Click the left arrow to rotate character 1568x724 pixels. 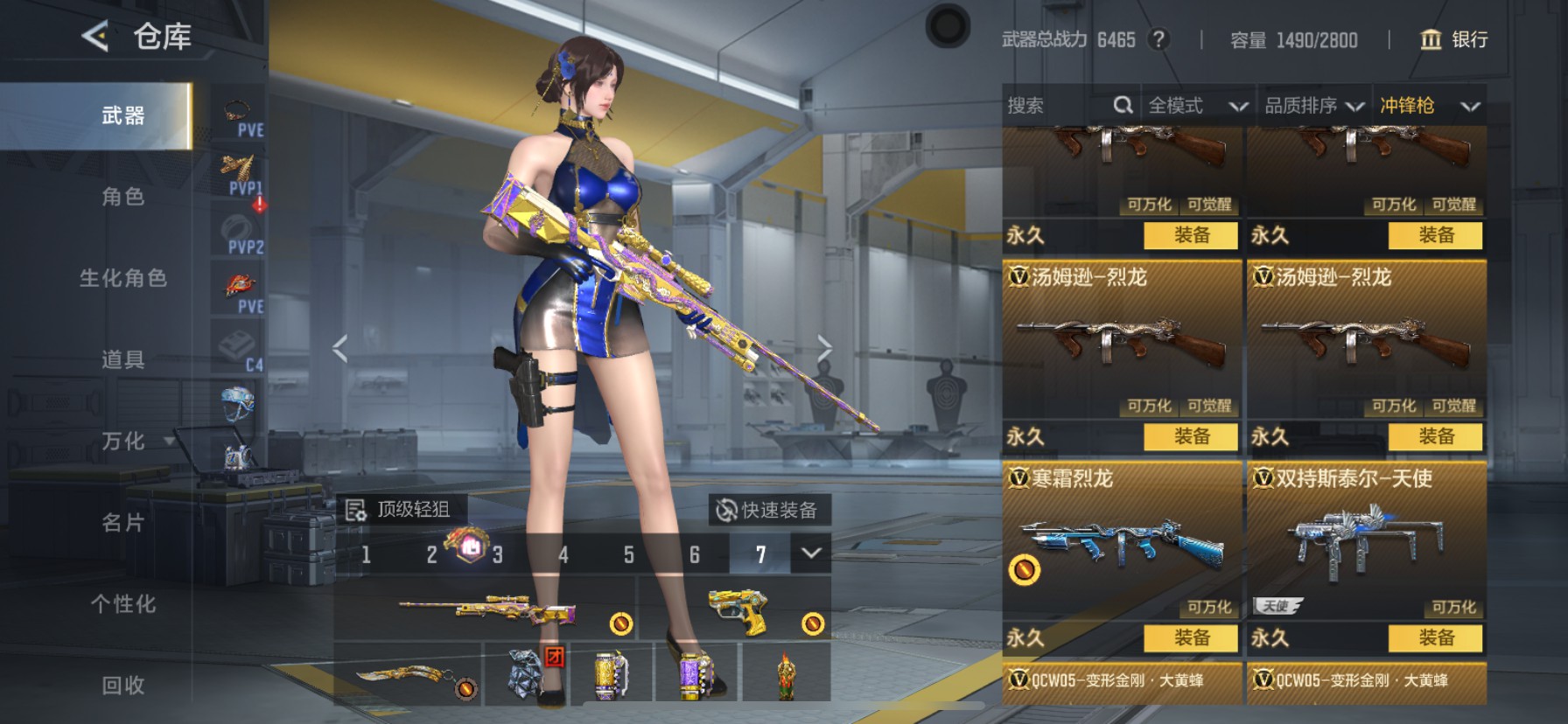[339, 347]
